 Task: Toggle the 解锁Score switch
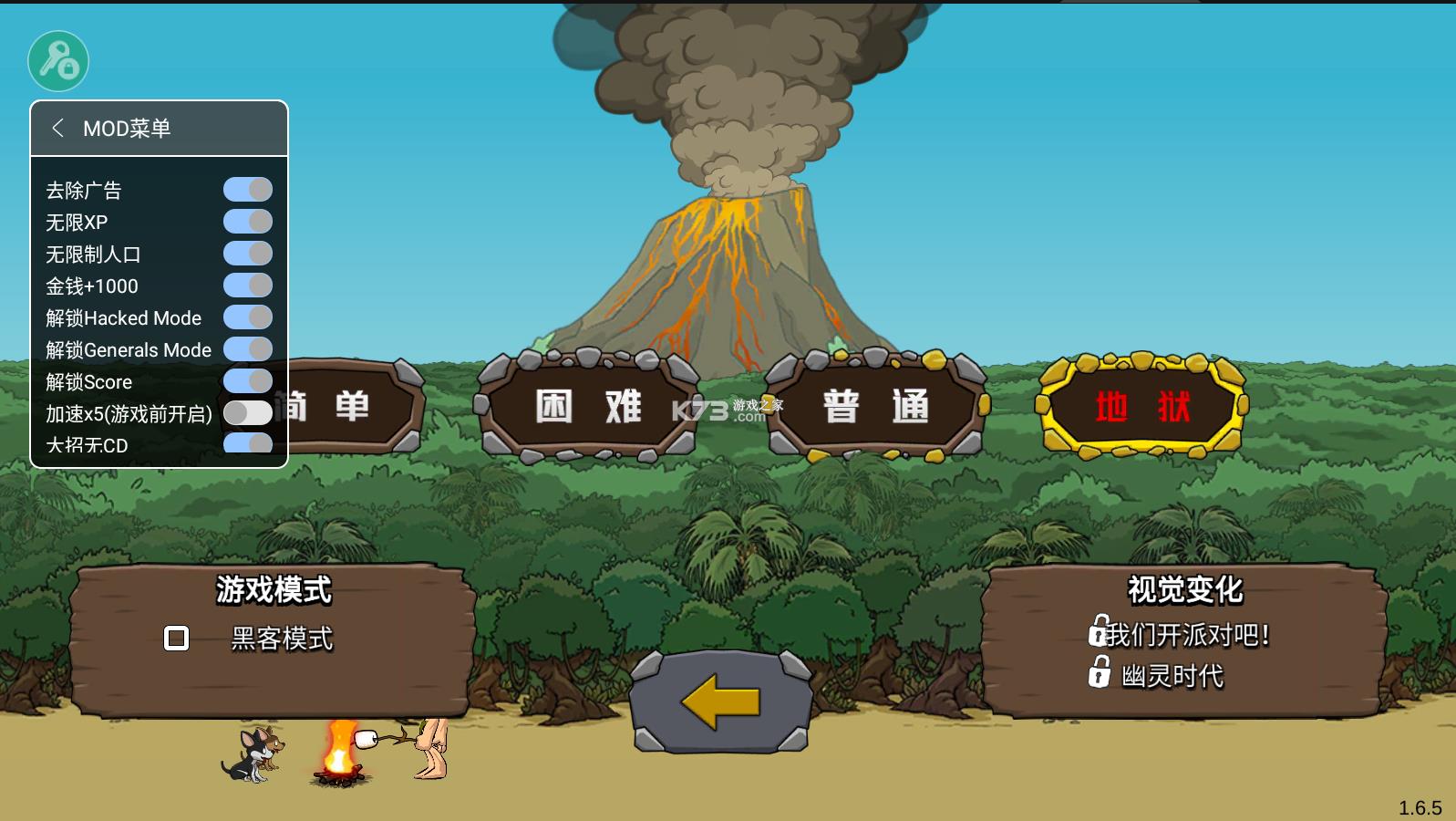(x=248, y=381)
